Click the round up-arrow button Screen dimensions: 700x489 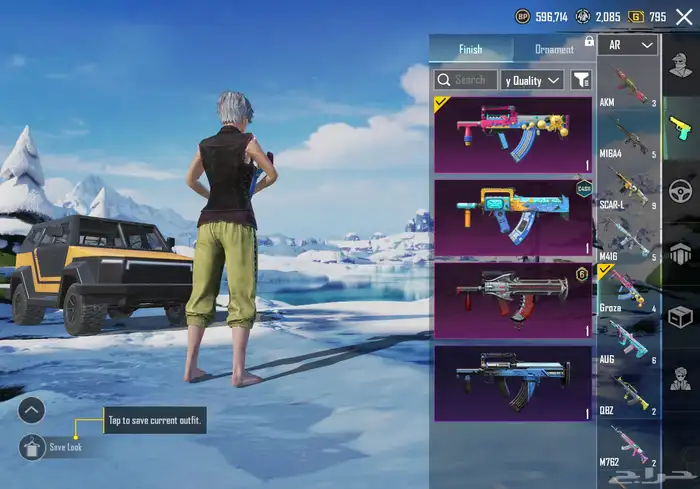click(x=32, y=409)
